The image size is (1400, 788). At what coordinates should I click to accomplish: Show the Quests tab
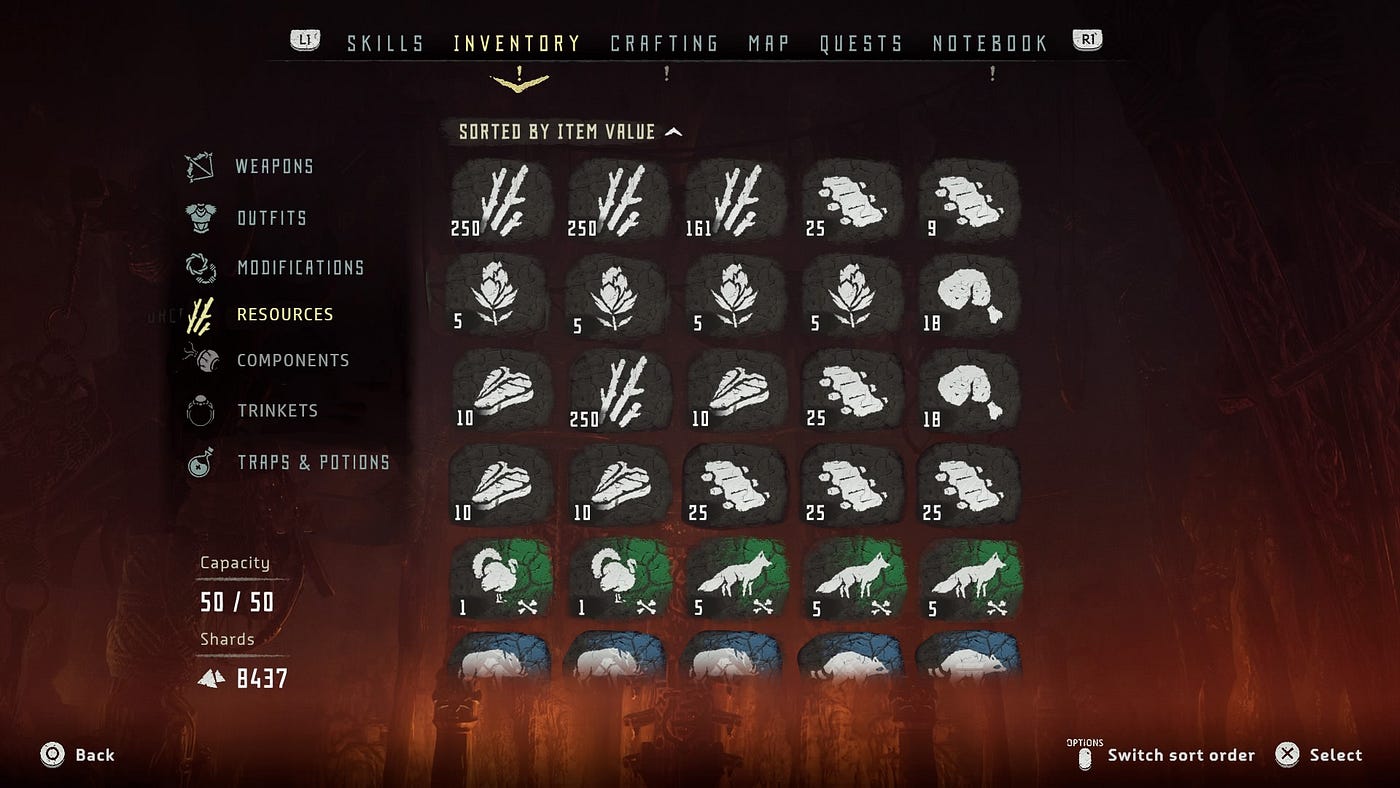[861, 44]
